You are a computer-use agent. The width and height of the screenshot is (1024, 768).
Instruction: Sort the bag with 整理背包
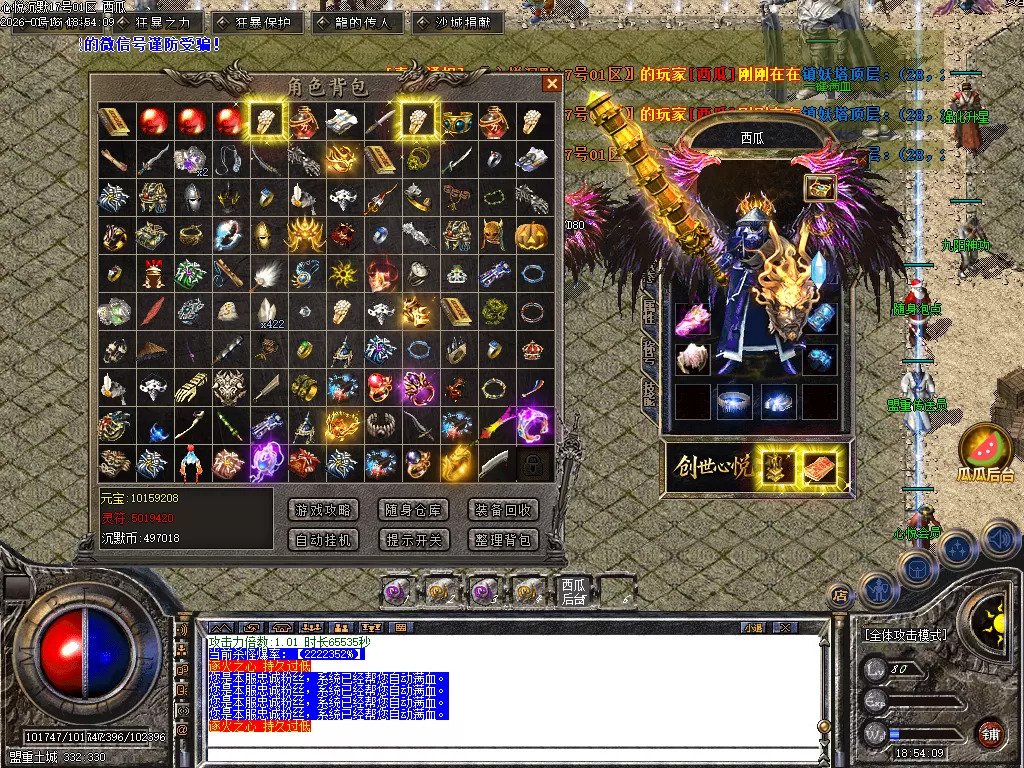503,540
